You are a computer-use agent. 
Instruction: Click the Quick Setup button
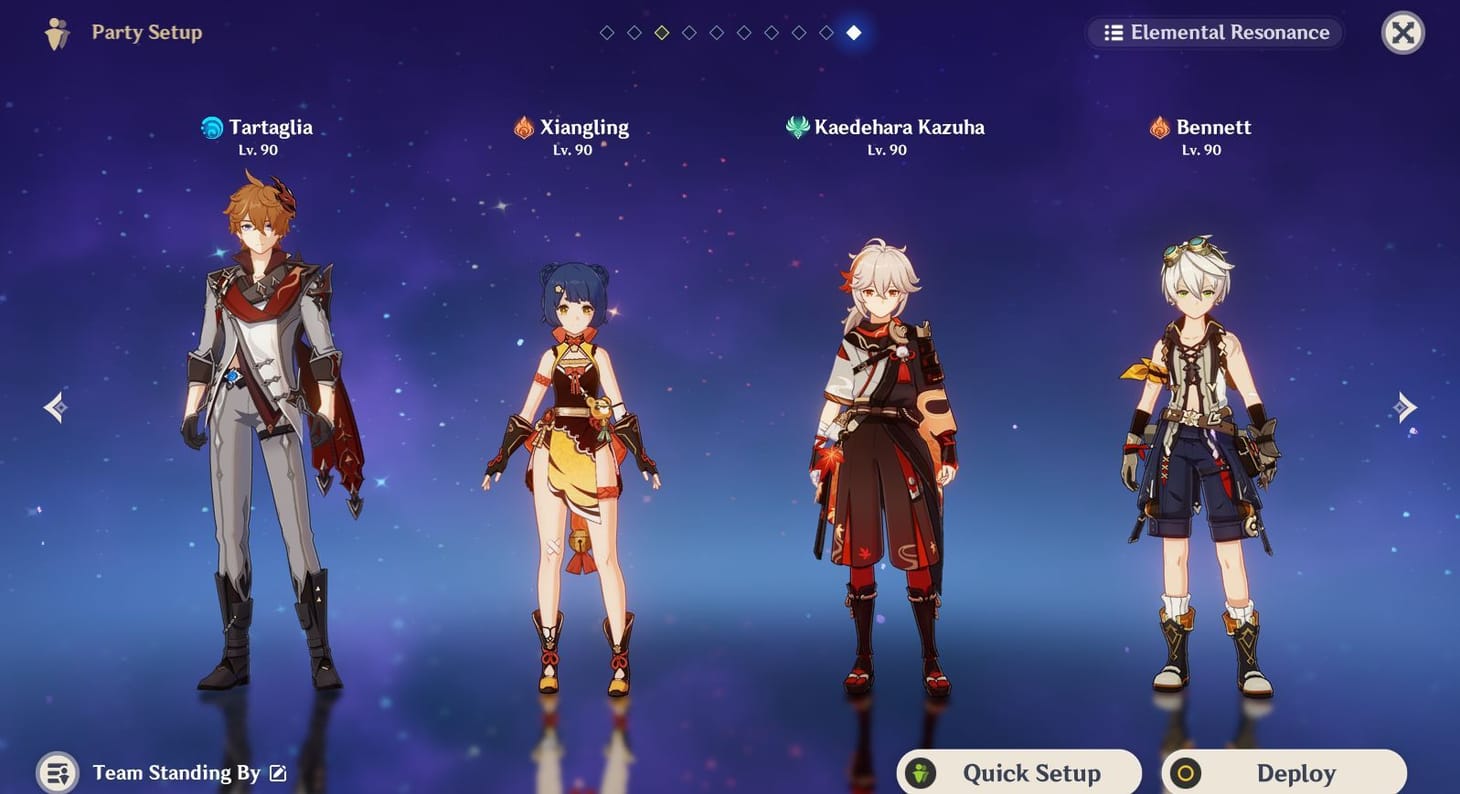[1017, 772]
